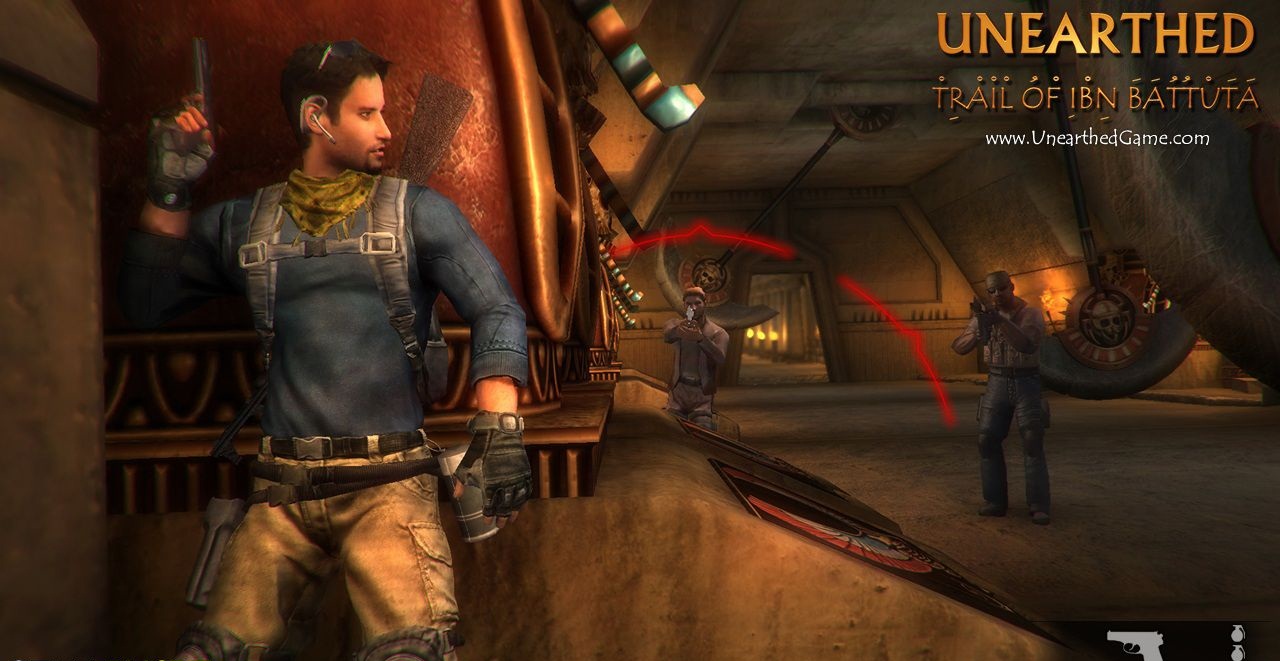
Task: Select the pistol weapon icon
Action: pyautogui.click(x=1134, y=644)
